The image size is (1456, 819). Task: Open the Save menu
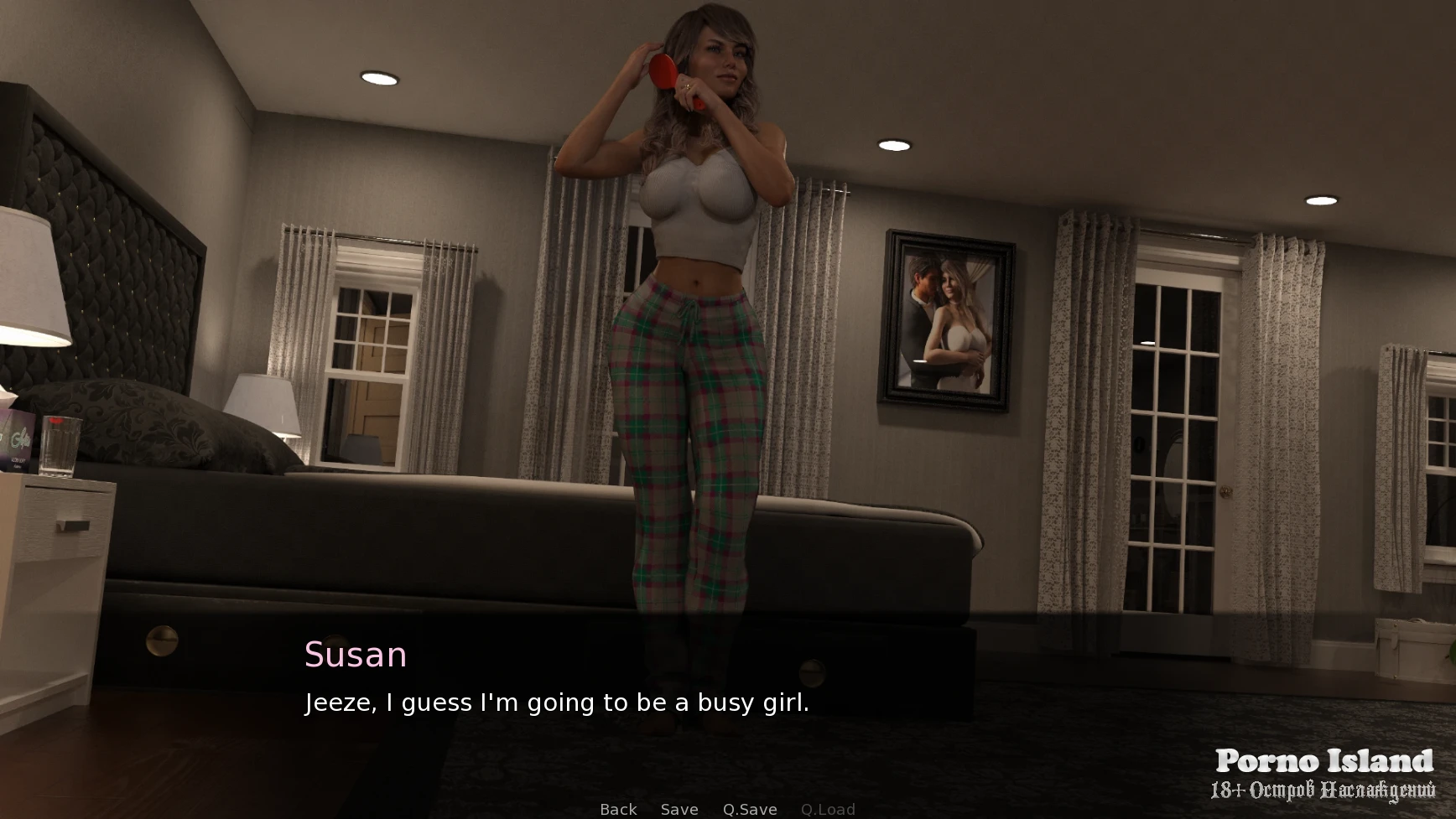pos(679,809)
